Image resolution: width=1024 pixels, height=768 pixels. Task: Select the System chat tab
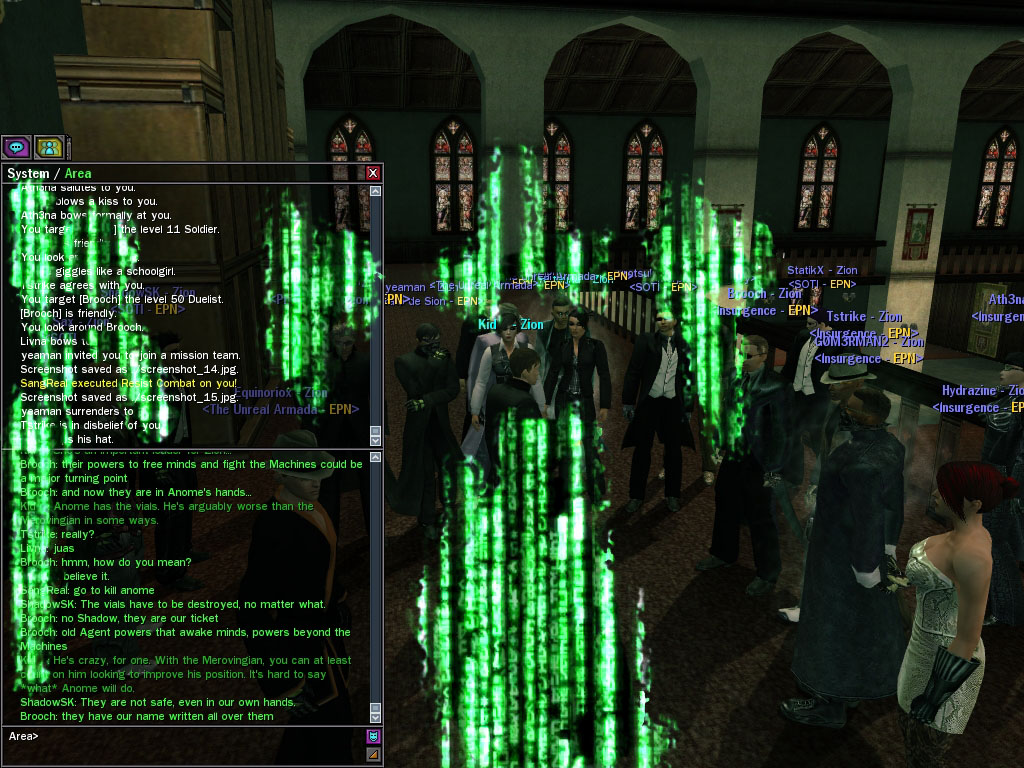27,173
